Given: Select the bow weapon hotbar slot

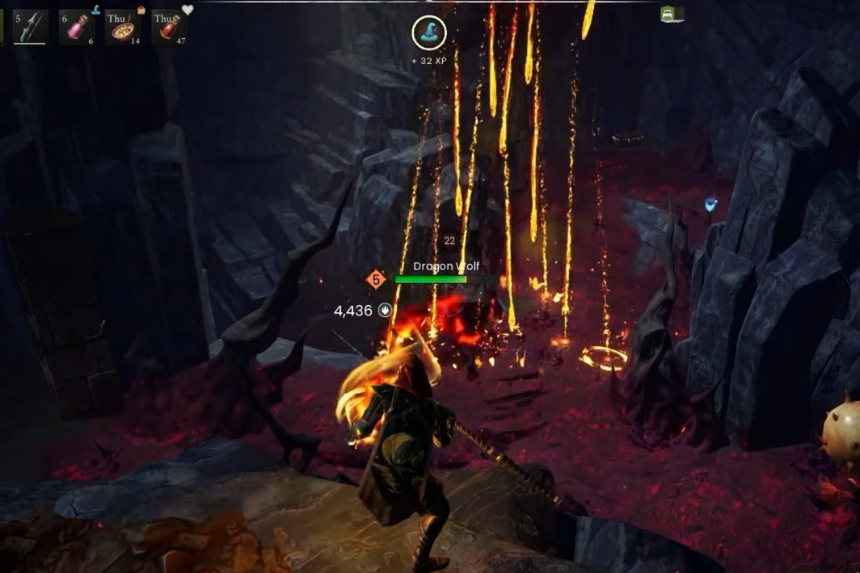Looking at the screenshot, I should coord(30,27).
